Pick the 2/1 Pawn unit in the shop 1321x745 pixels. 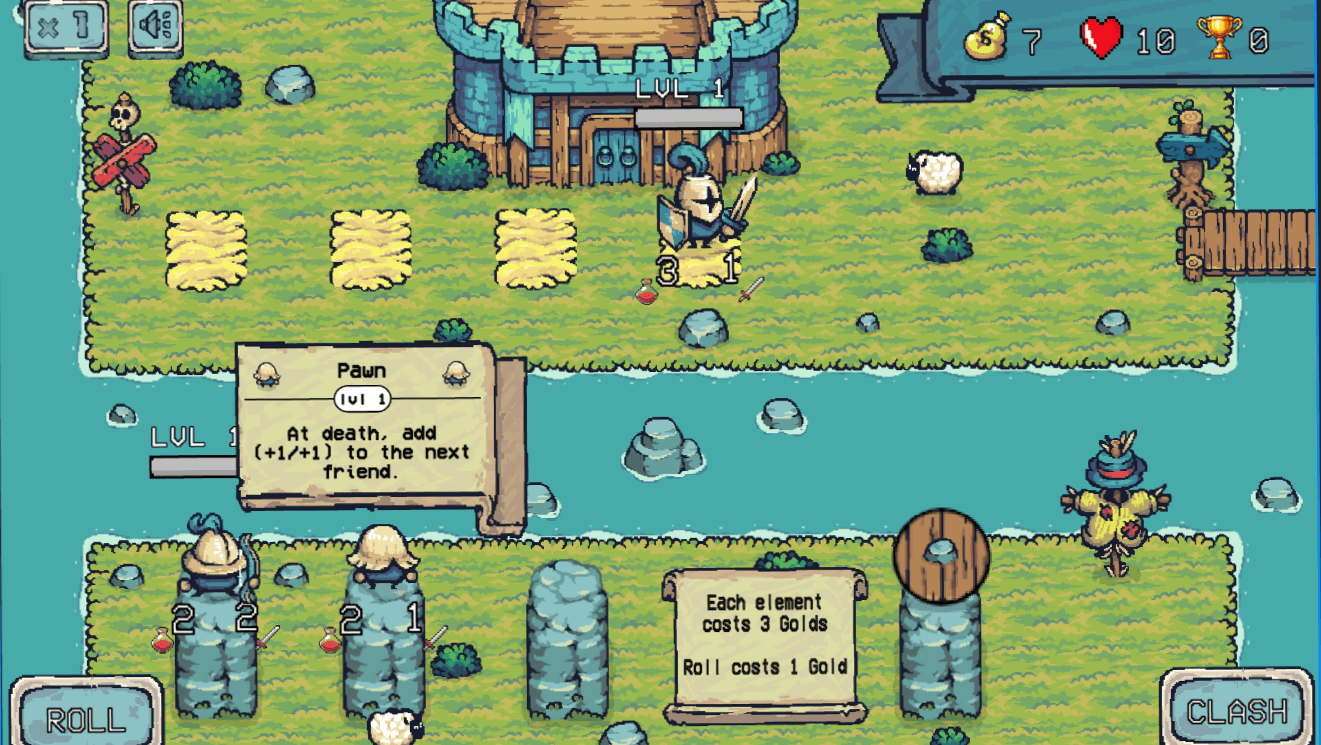382,557
